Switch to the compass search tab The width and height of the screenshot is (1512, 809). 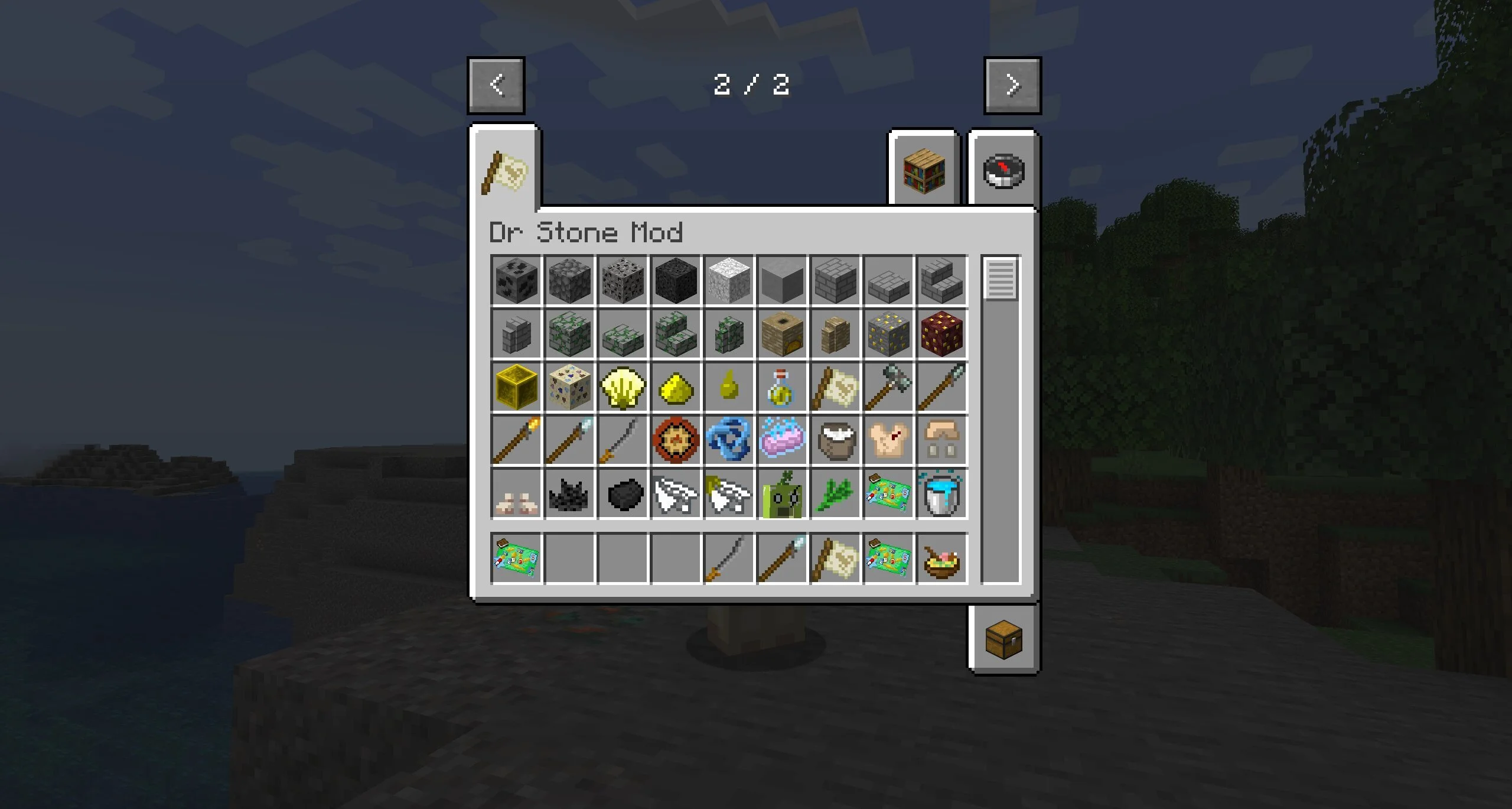point(1003,171)
